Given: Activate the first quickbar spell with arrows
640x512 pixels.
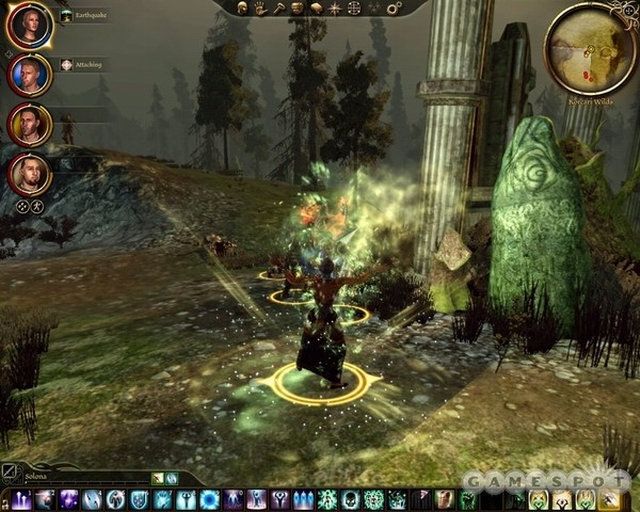Looking at the screenshot, I should tap(21, 499).
